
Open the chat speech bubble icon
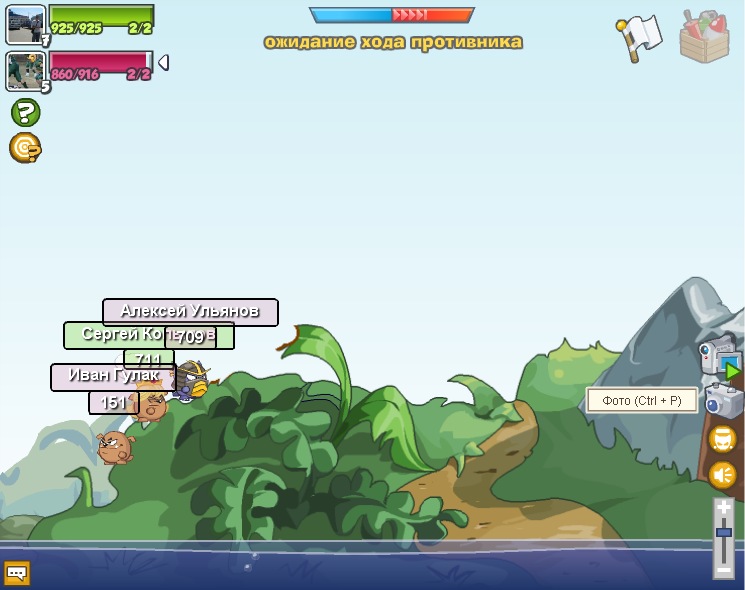(17, 573)
